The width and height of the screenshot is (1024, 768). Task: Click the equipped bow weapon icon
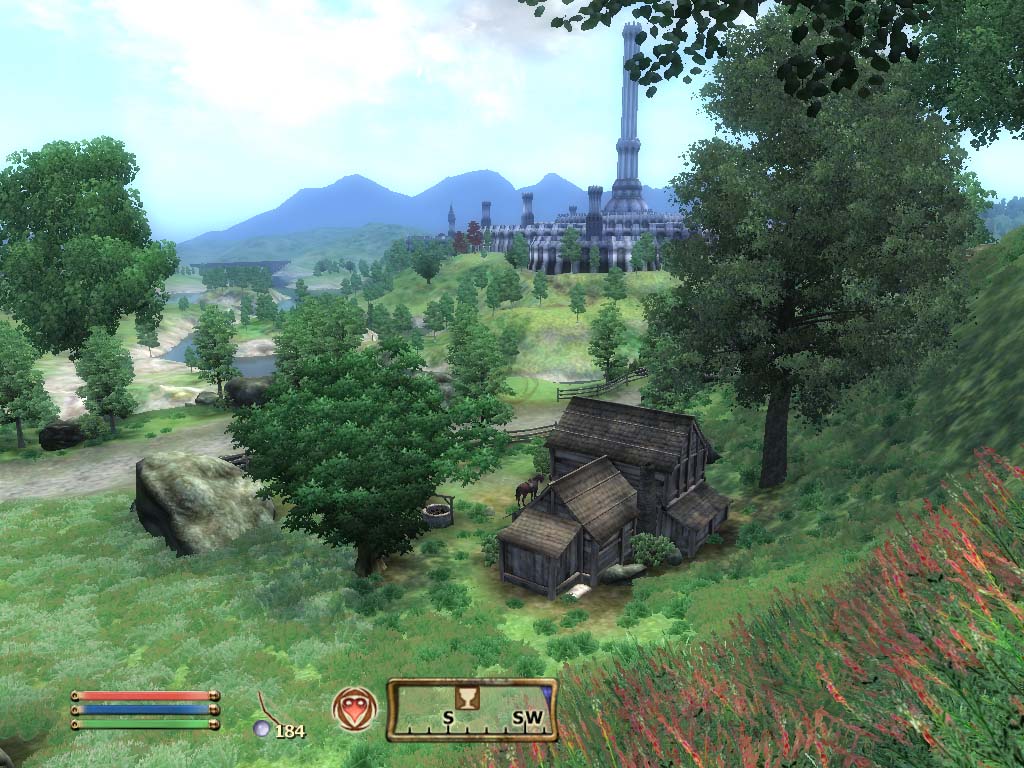click(x=268, y=707)
